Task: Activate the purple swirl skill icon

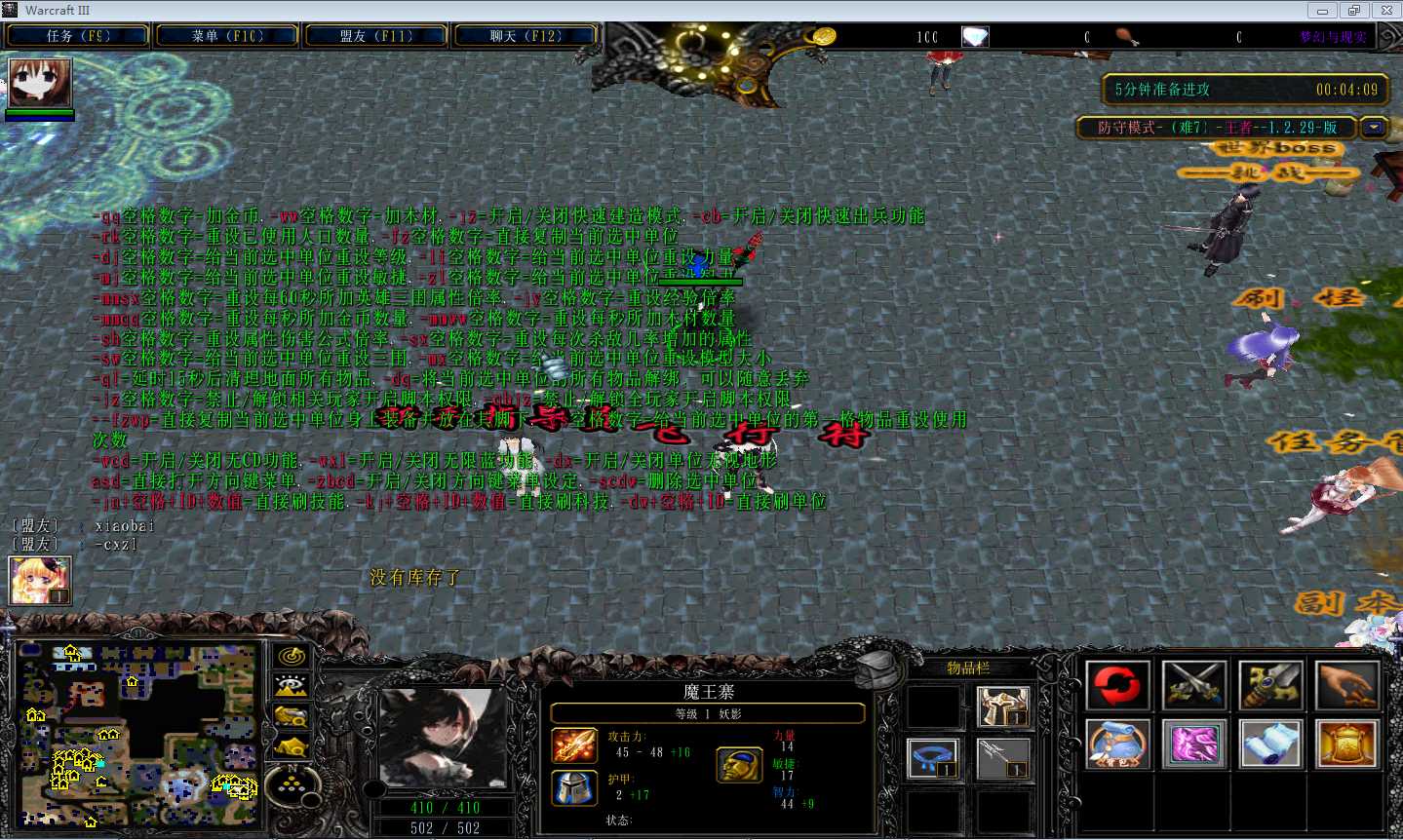Action: click(1194, 745)
